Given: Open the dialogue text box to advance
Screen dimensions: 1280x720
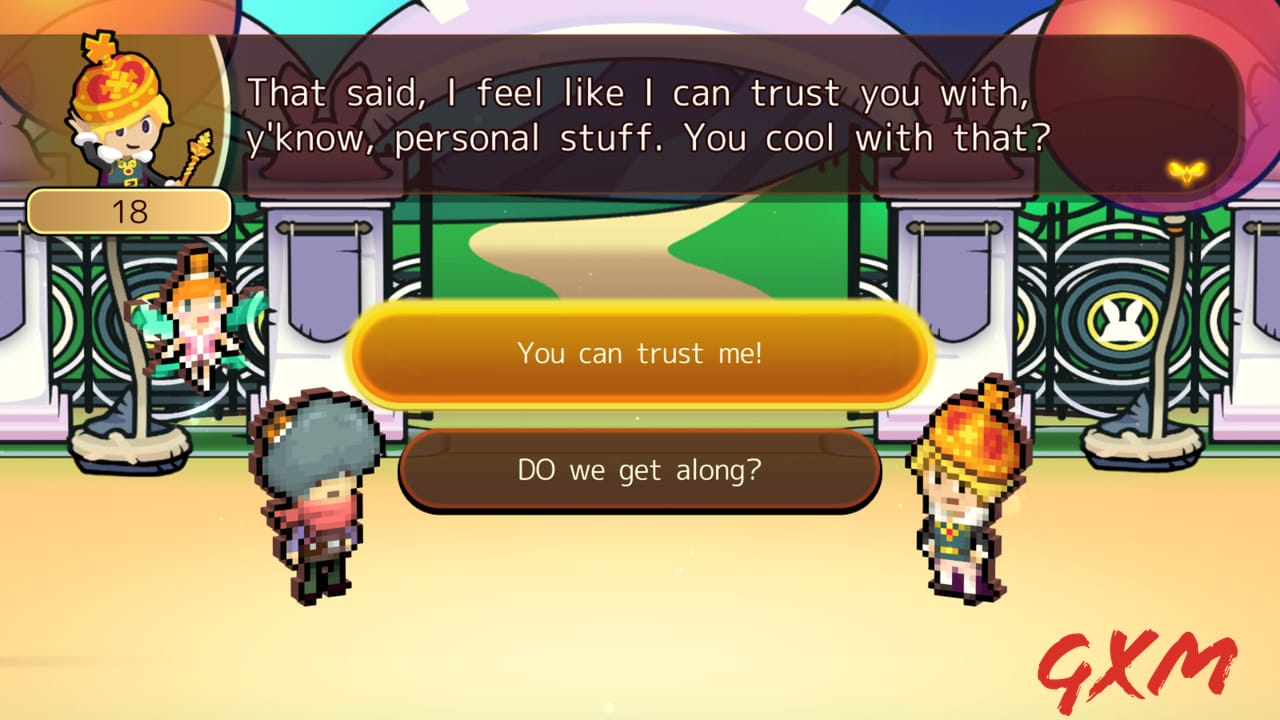Looking at the screenshot, I should 640,115.
